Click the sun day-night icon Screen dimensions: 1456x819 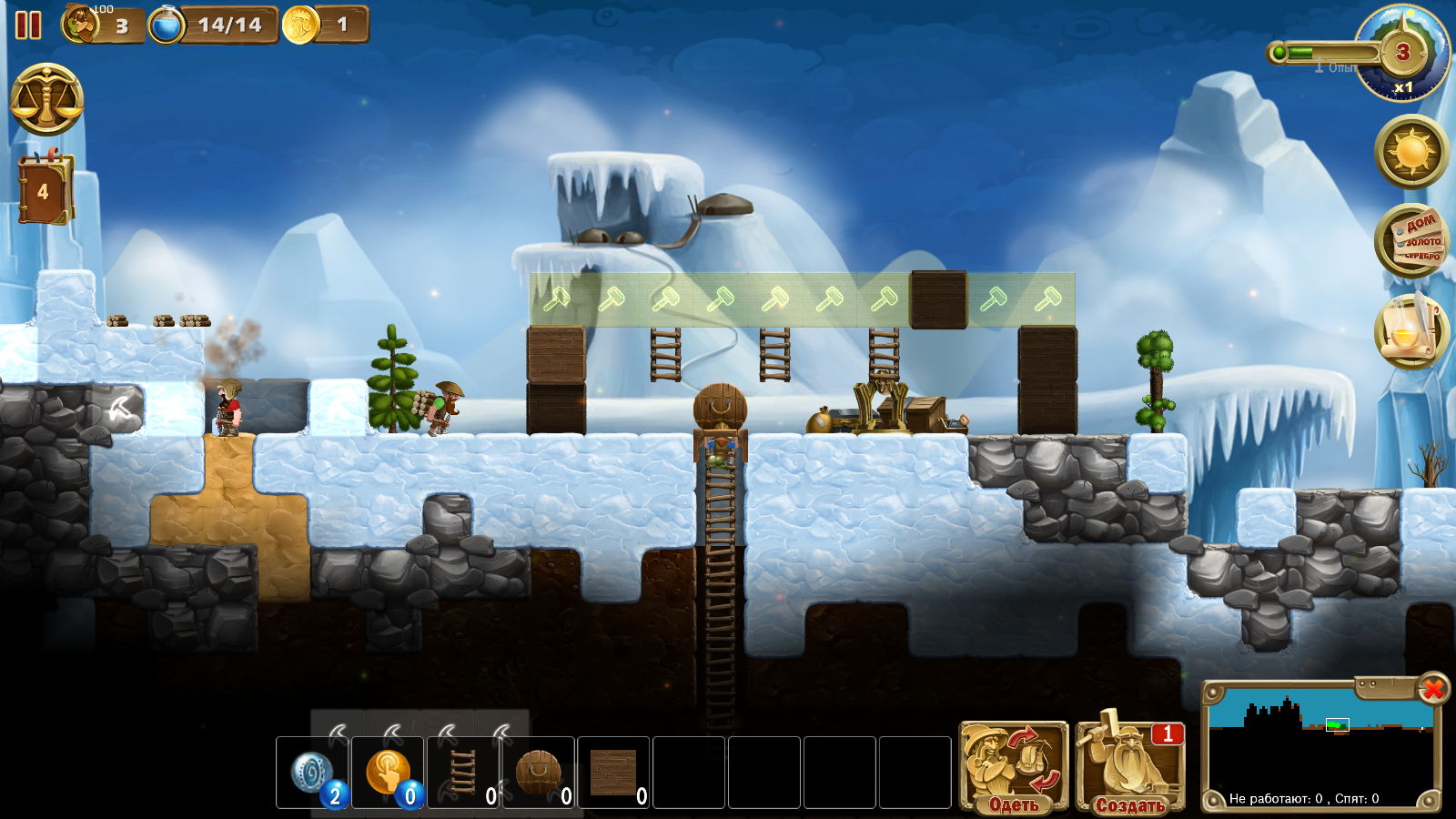(1411, 151)
